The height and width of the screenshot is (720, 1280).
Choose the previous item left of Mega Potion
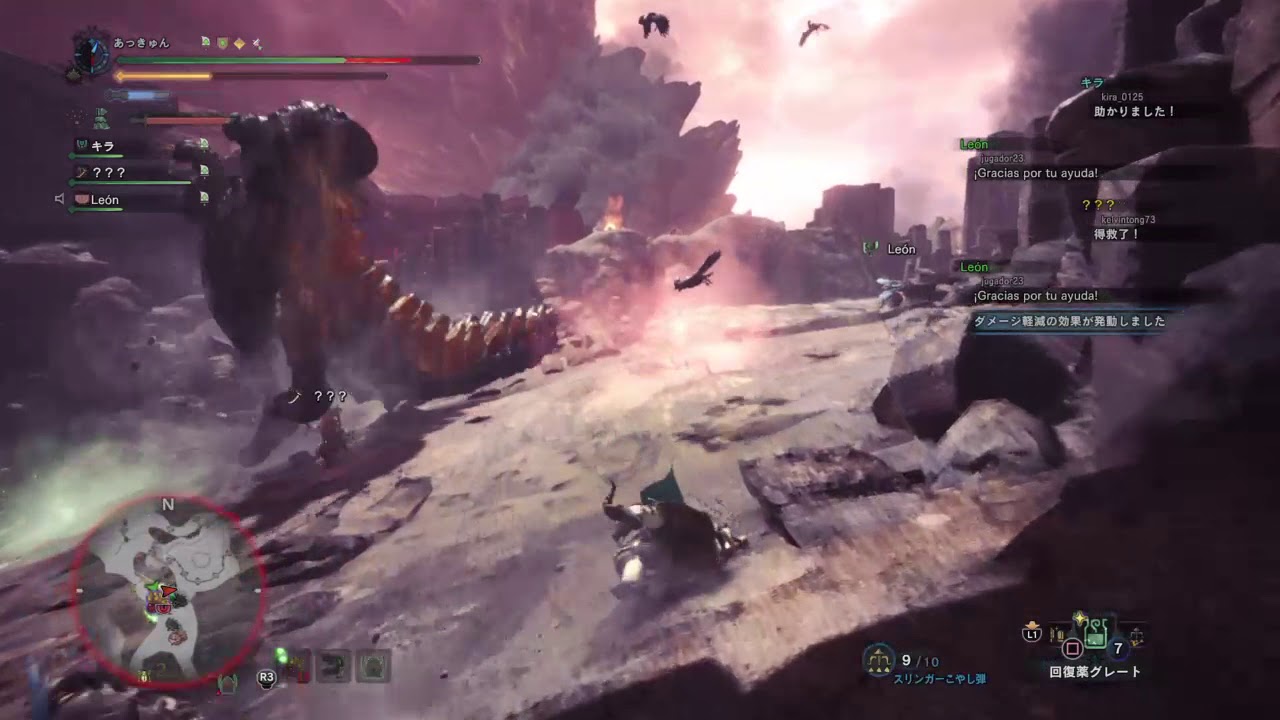click(1055, 633)
